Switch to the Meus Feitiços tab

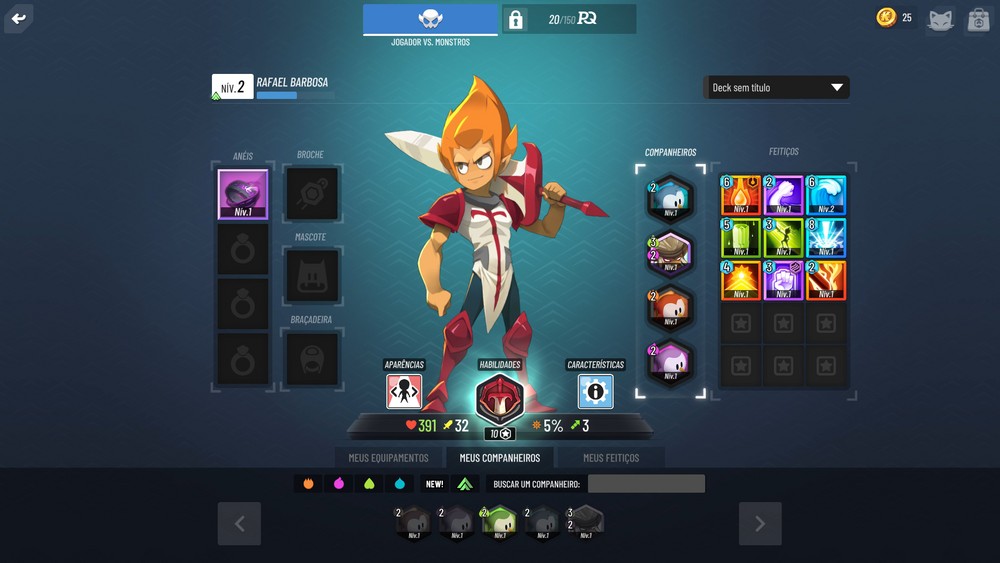click(610, 458)
